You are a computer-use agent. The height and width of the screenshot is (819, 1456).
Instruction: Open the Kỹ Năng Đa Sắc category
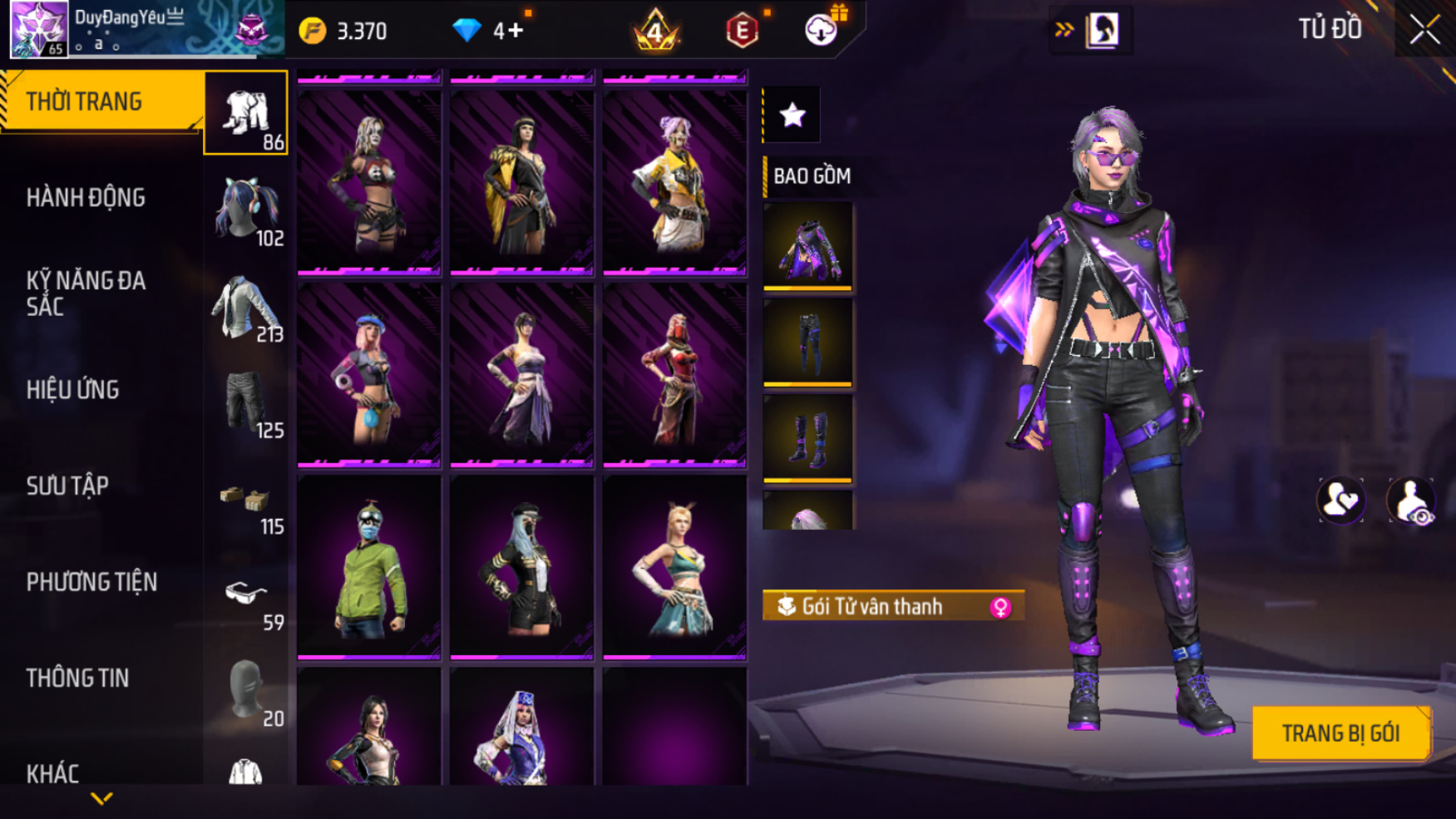pos(86,293)
